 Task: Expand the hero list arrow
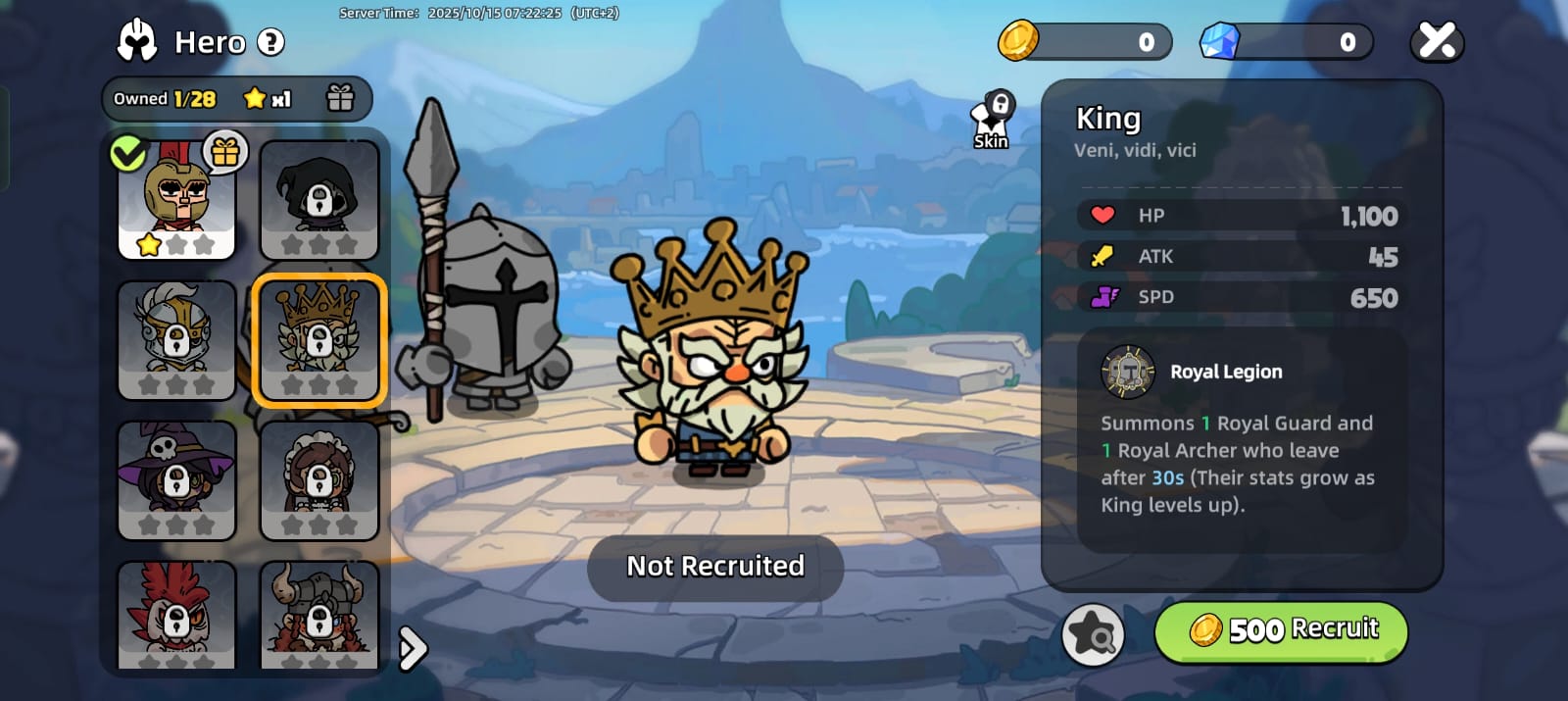pos(413,648)
